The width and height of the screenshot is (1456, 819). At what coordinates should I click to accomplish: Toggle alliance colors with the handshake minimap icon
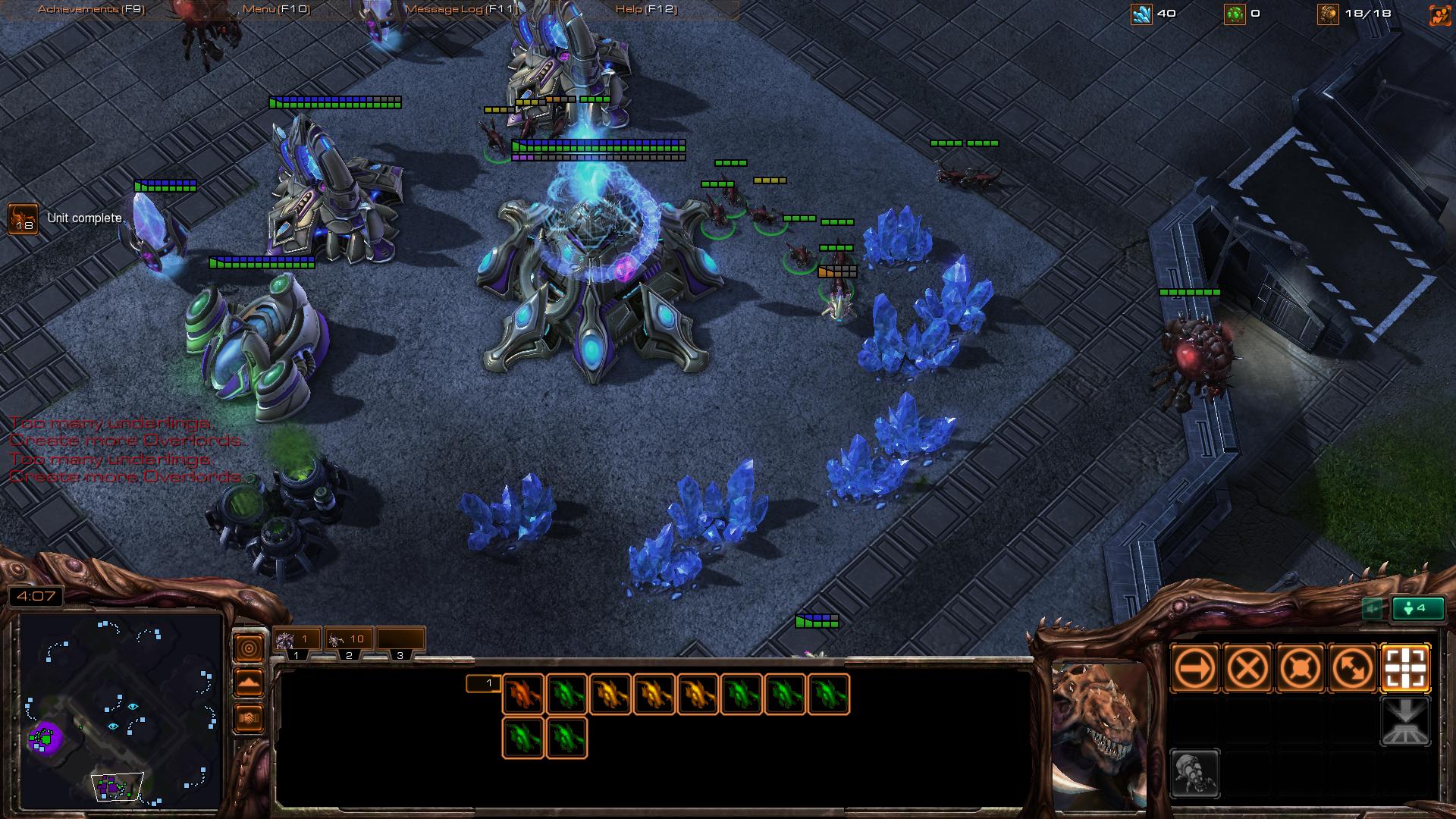pyautogui.click(x=248, y=717)
